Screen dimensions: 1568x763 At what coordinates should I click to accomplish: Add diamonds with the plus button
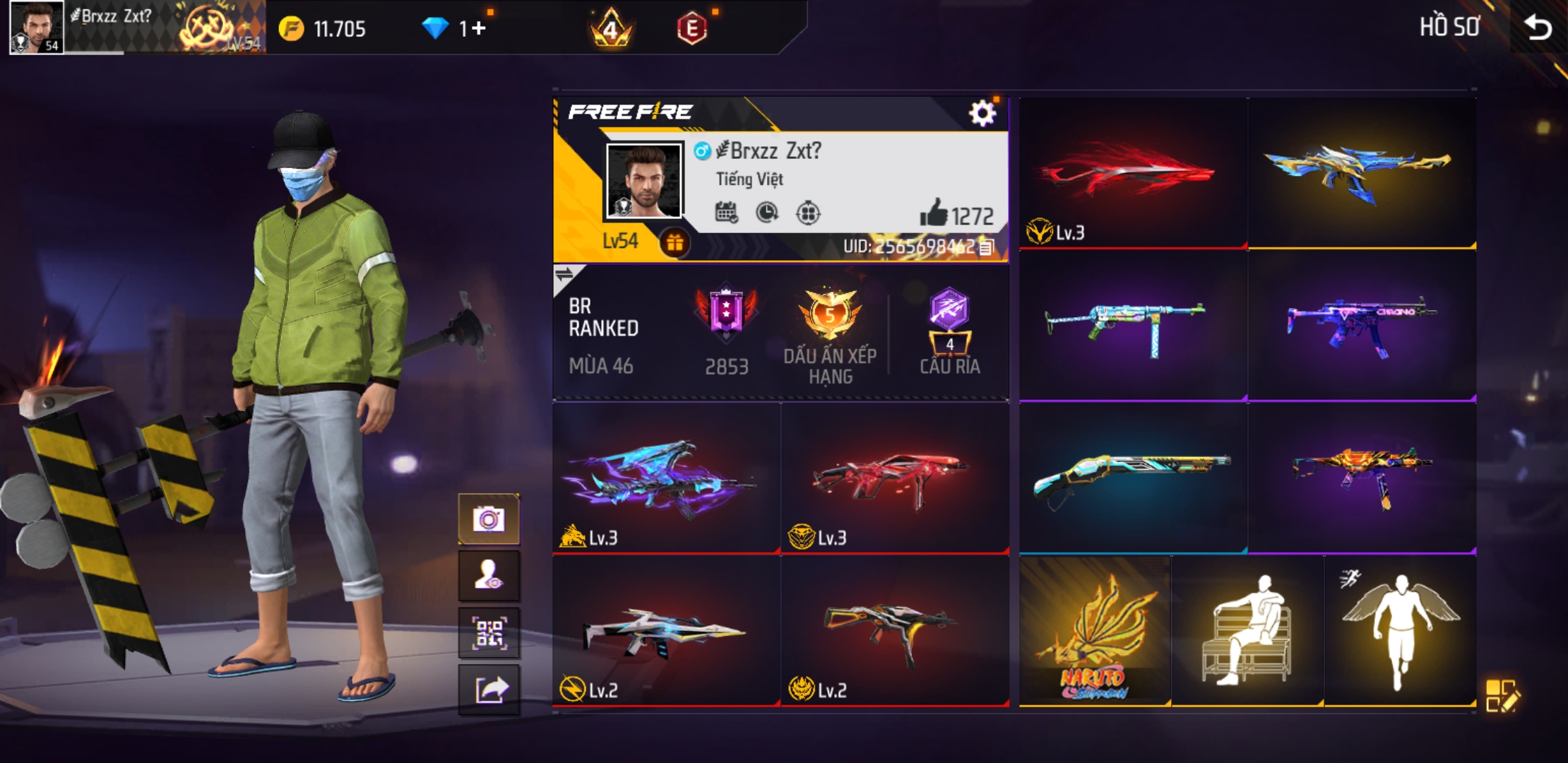click(480, 29)
